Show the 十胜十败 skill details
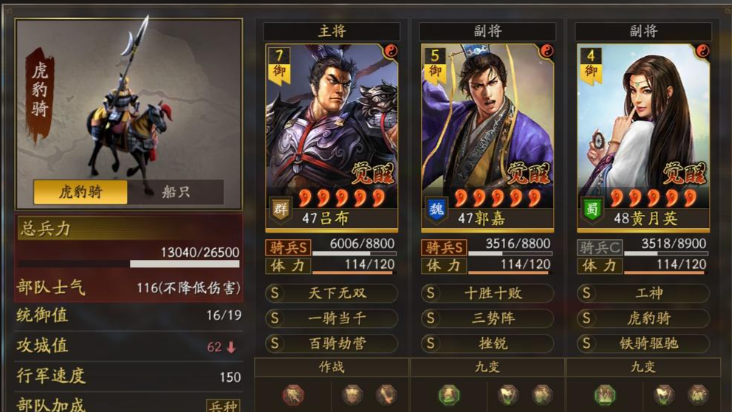Screen dimensions: 732x412 (x=487, y=294)
